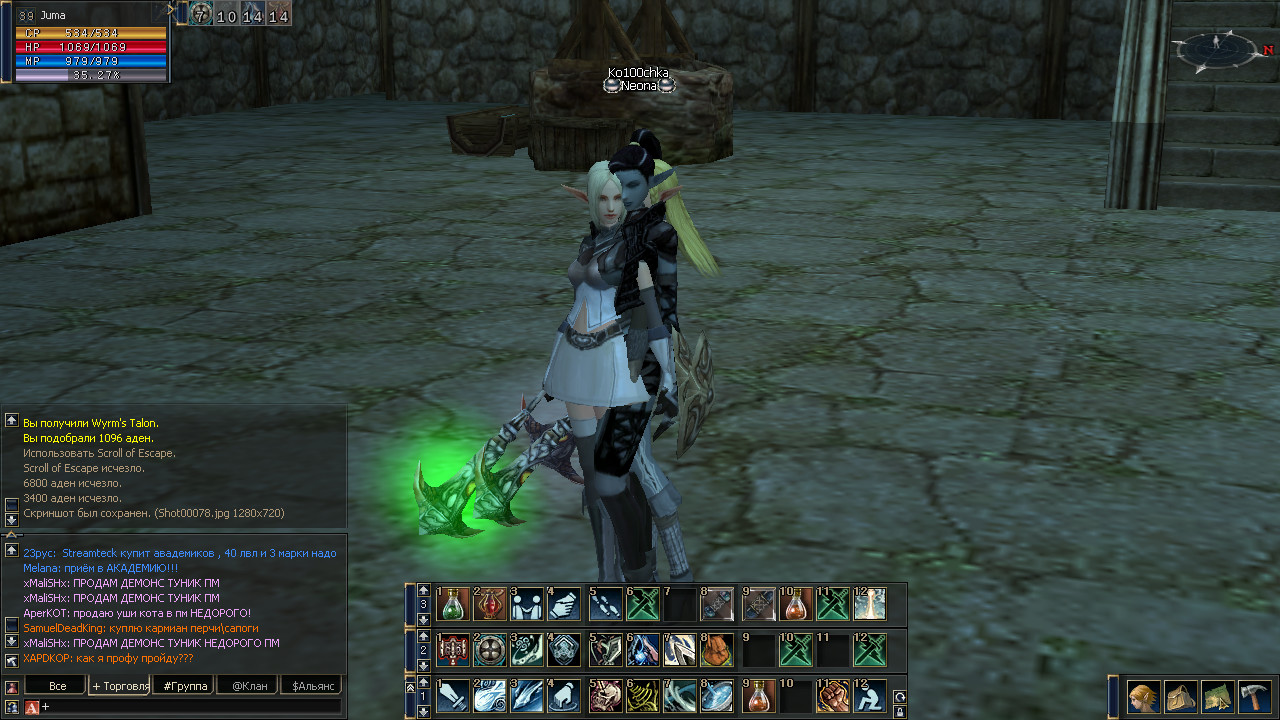Switch to the Все chat tab
This screenshot has height=720, width=1280.
[57, 686]
